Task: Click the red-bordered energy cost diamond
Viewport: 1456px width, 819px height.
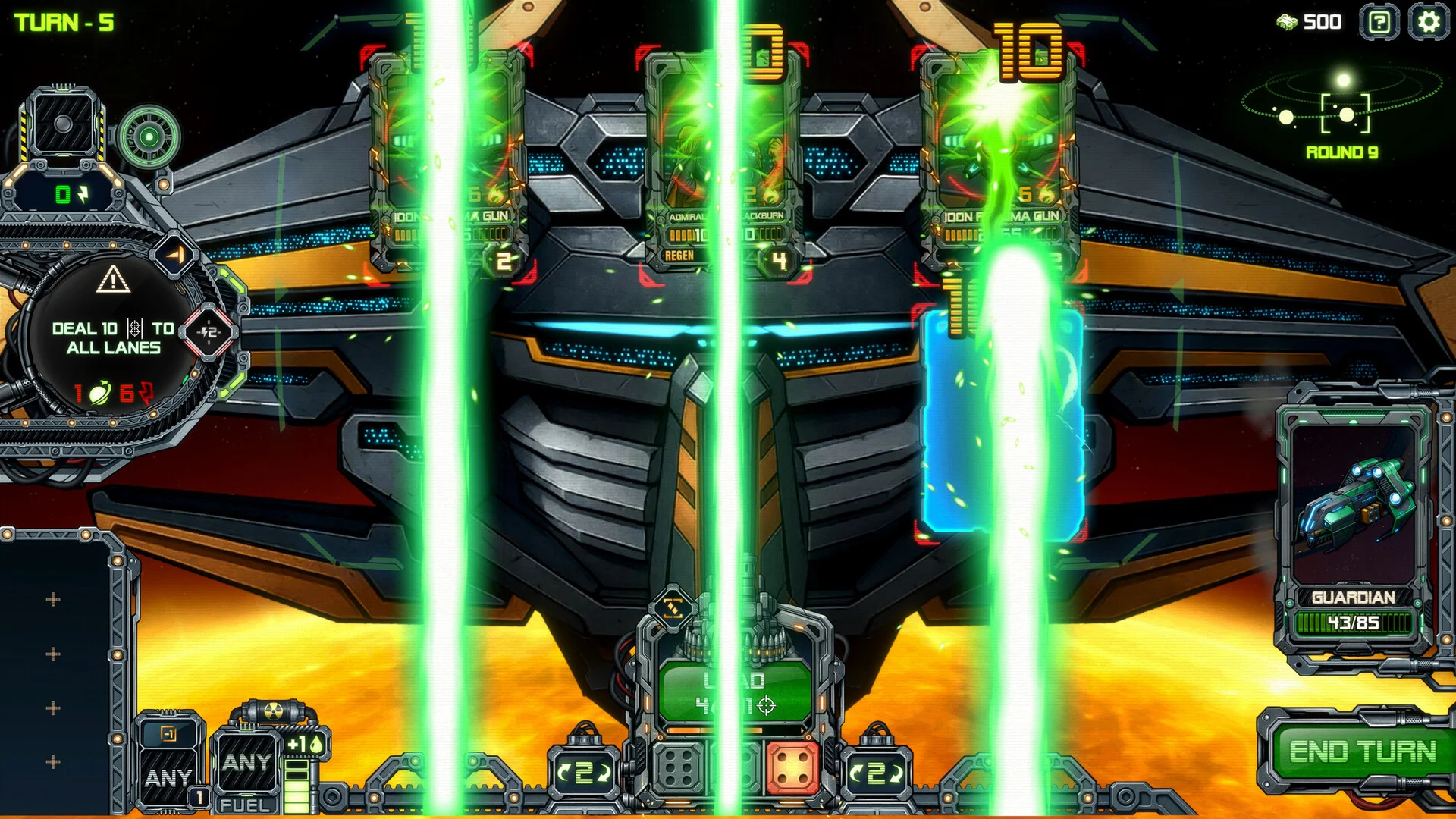Action: point(209,331)
